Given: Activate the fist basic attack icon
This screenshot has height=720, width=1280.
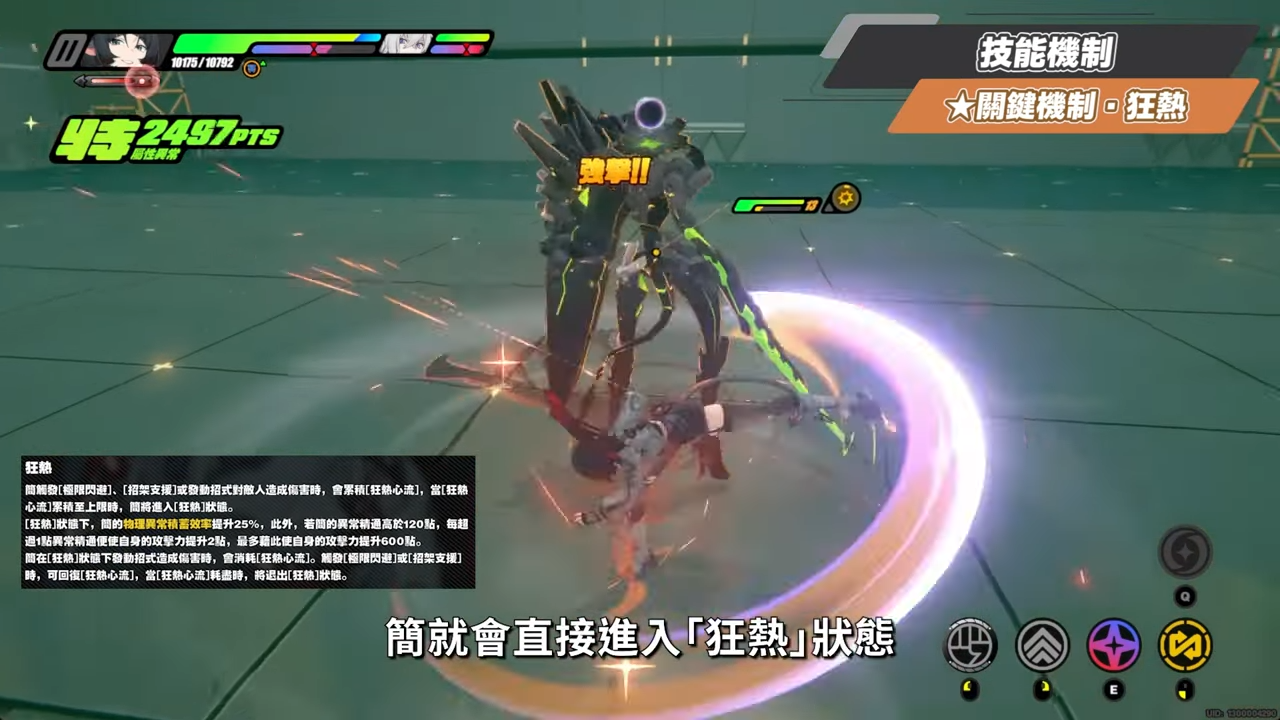Looking at the screenshot, I should pyautogui.click(x=970, y=645).
